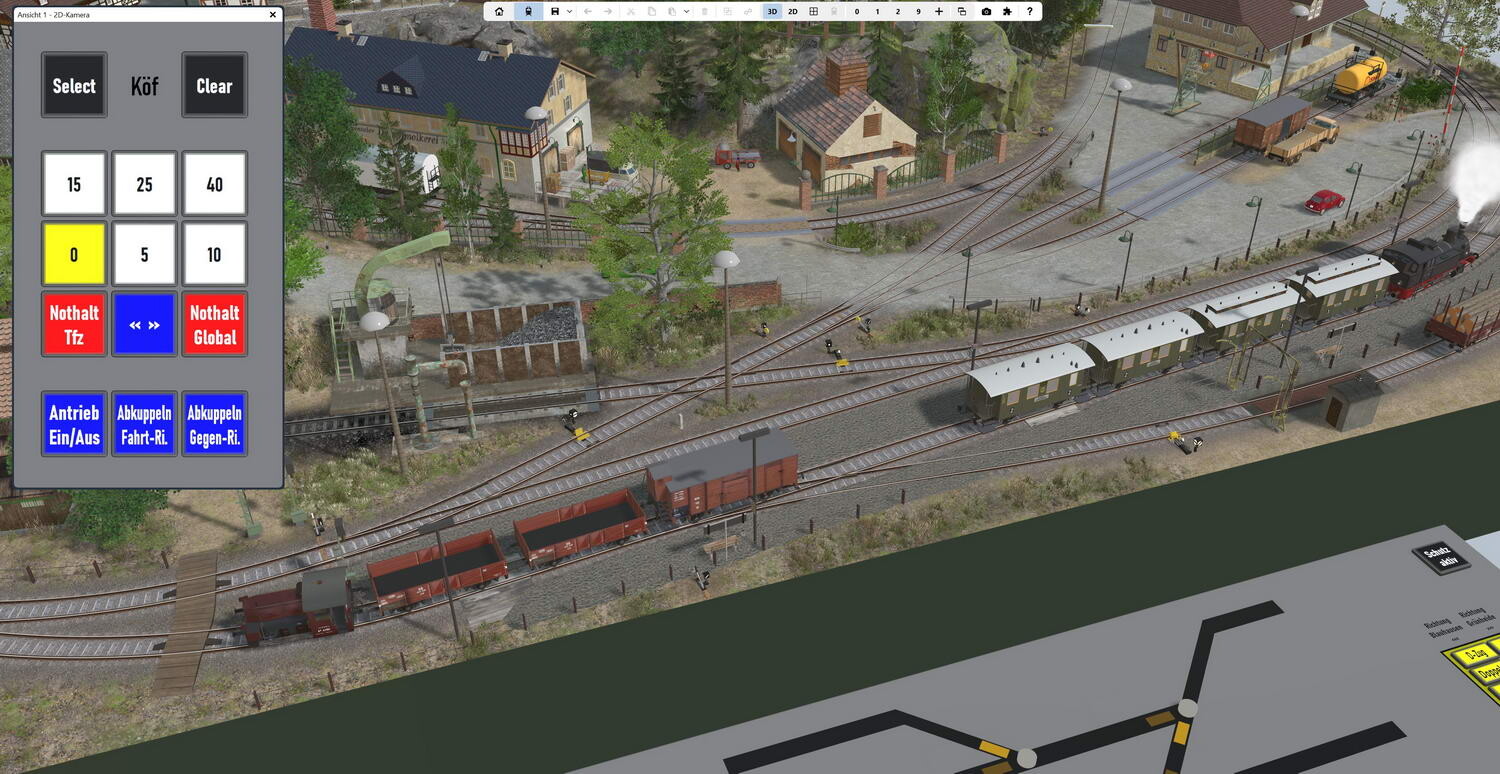Switch to 2D view mode
Screen dimensions: 1500x774
(793, 11)
